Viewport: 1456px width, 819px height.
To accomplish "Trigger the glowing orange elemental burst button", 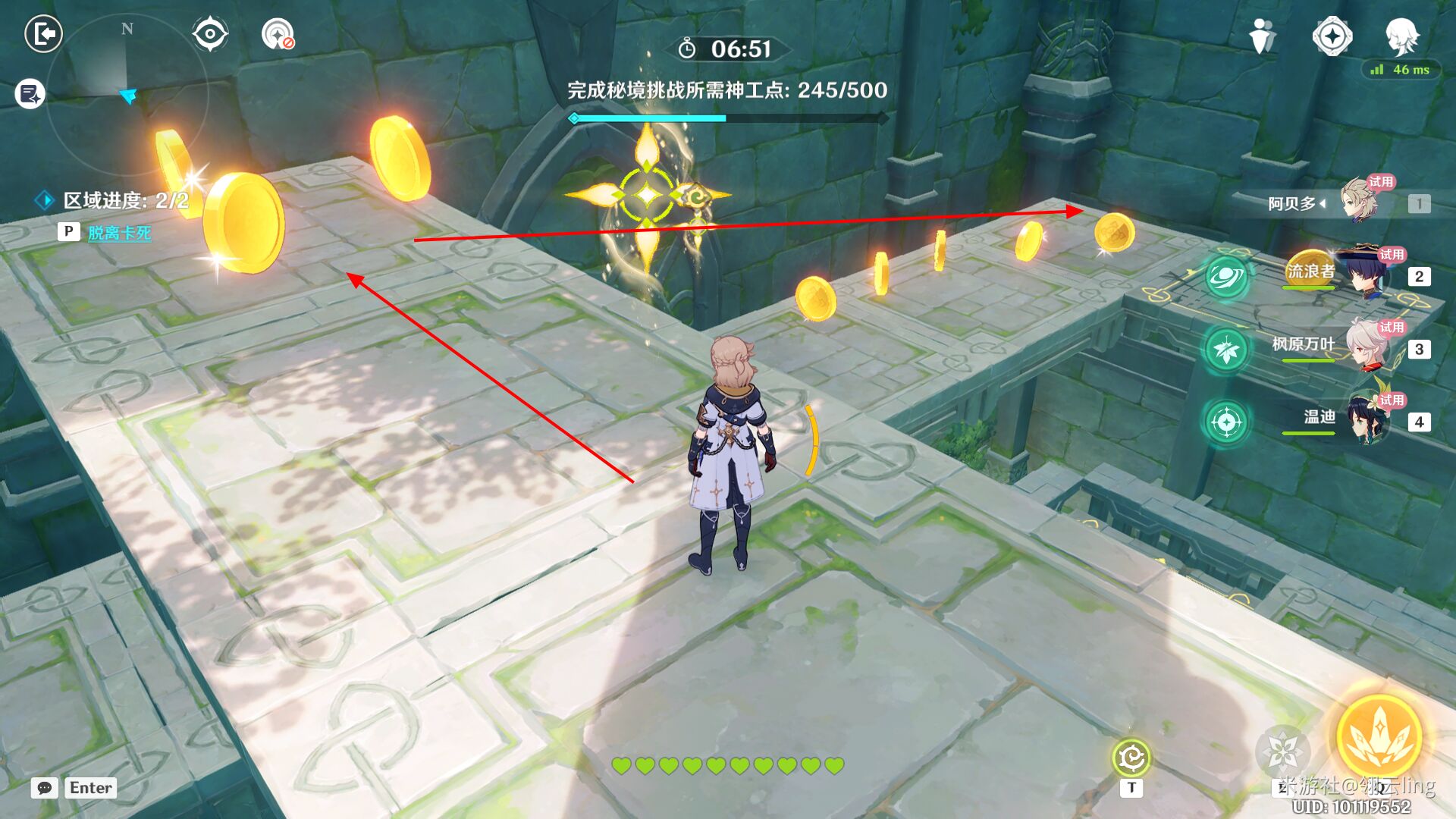I will pyautogui.click(x=1379, y=737).
